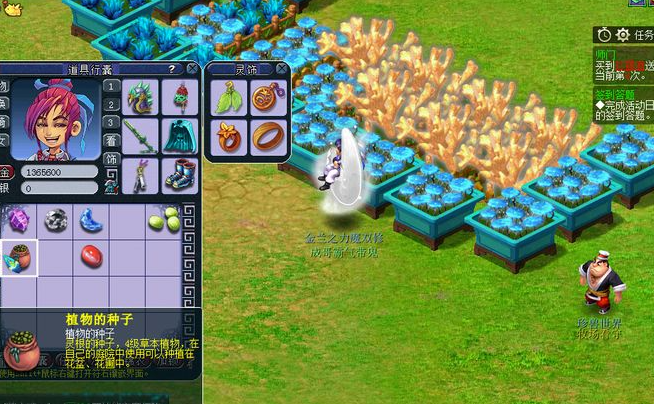Open the quest tracker gear settings
This screenshot has width=654, height=404.
tap(622, 35)
